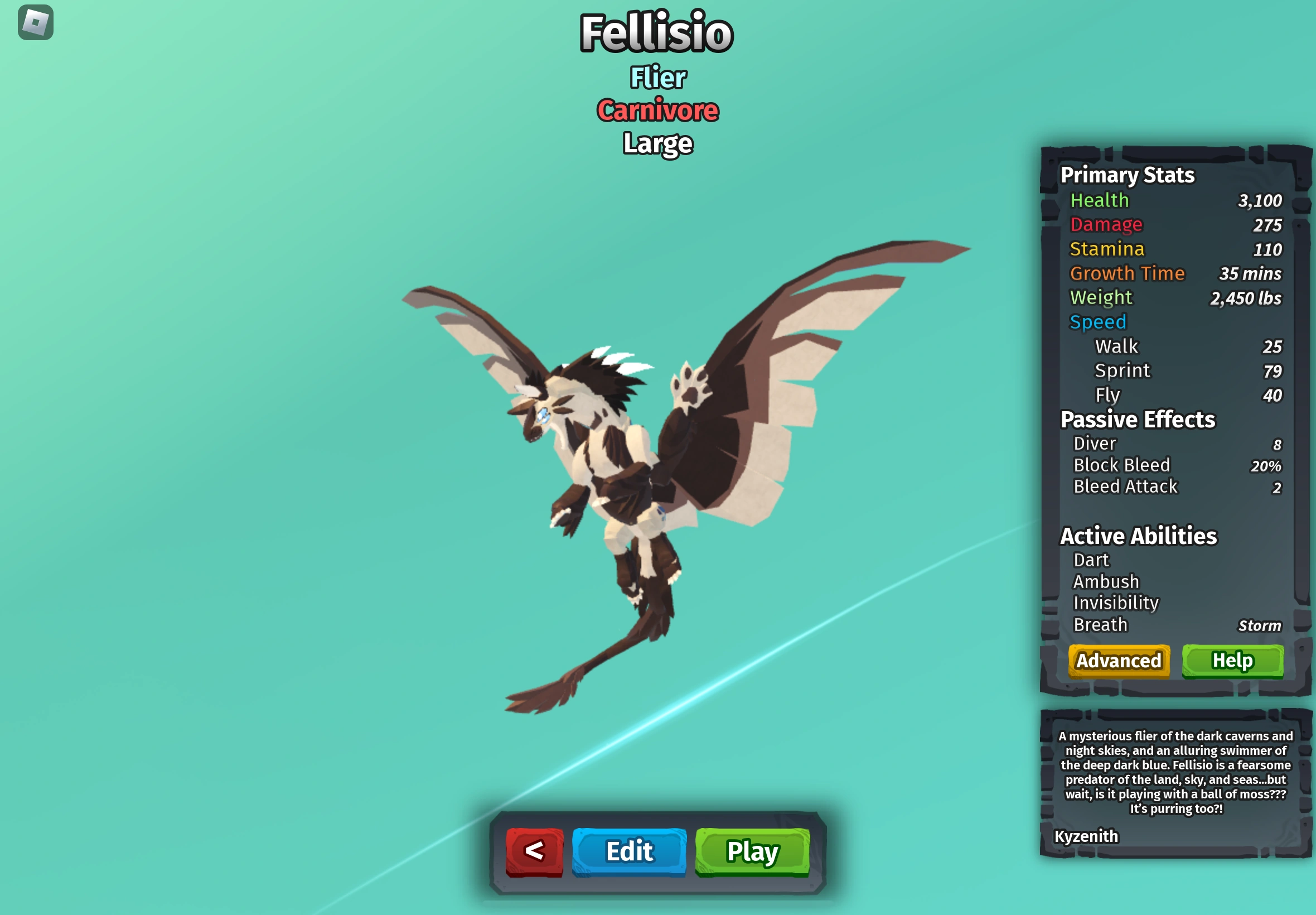Open the Help panel
Viewport: 1316px width, 915px height.
coord(1233,661)
